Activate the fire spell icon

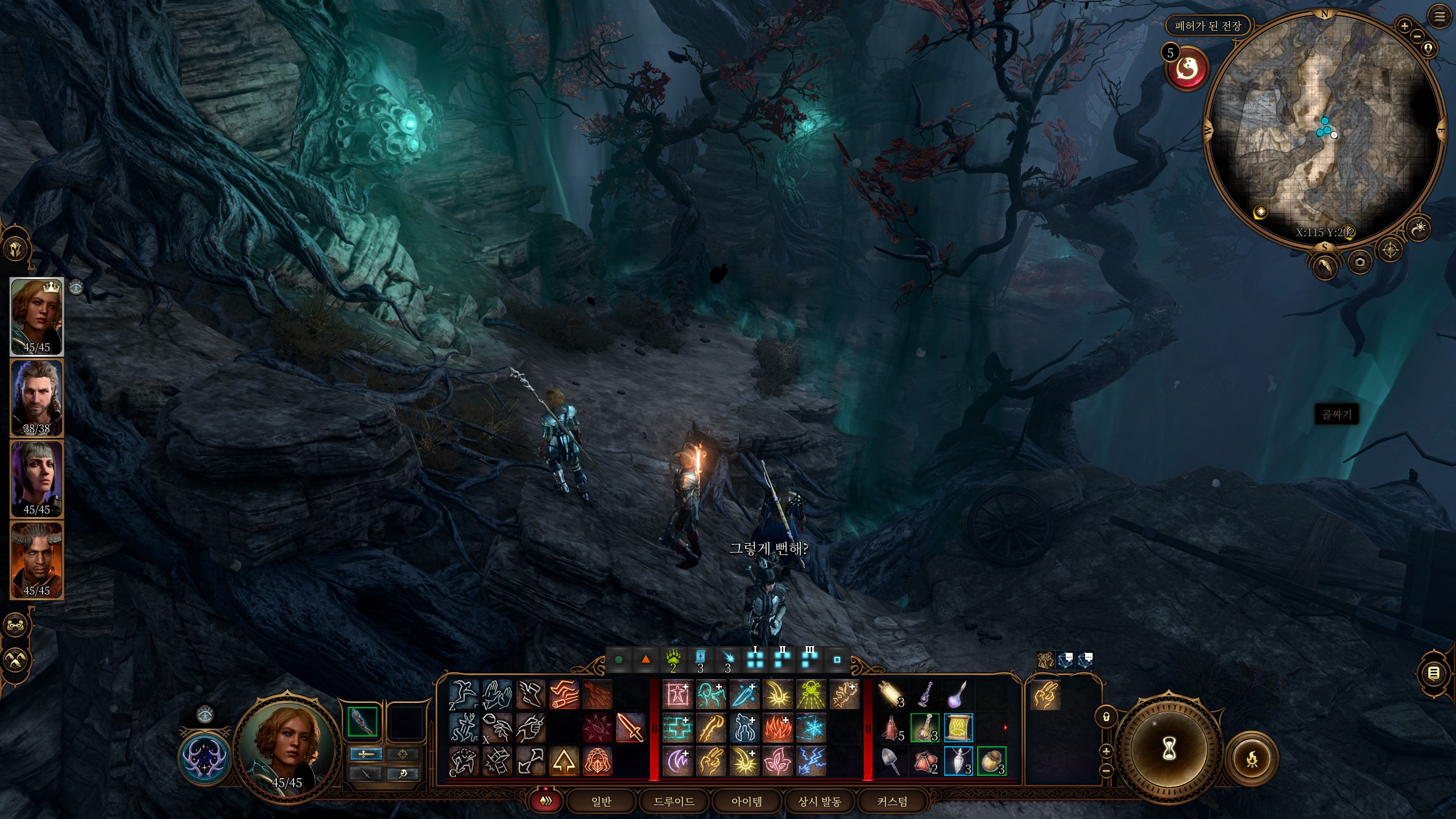(777, 728)
